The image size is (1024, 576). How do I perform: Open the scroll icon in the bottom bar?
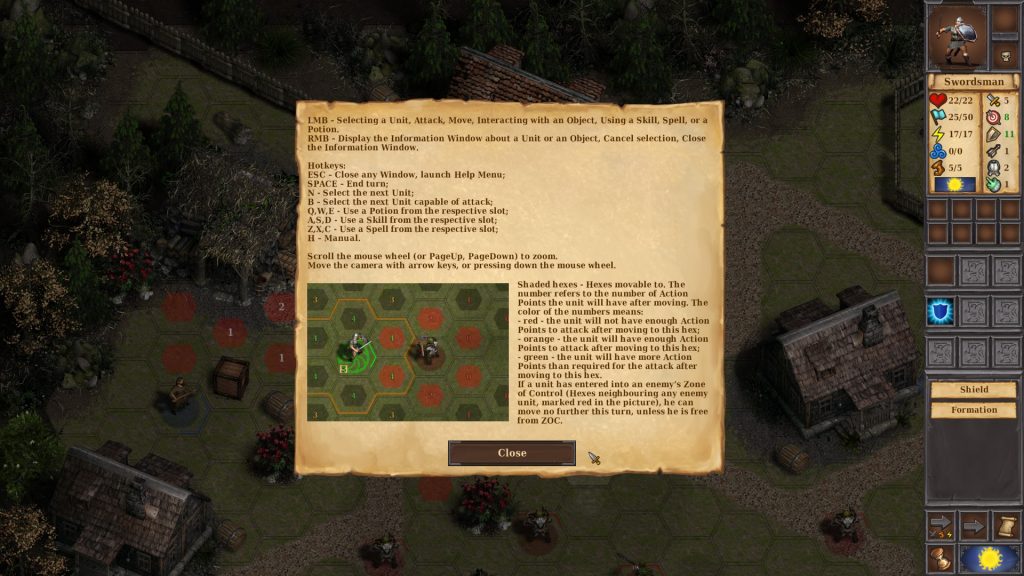pos(1006,524)
